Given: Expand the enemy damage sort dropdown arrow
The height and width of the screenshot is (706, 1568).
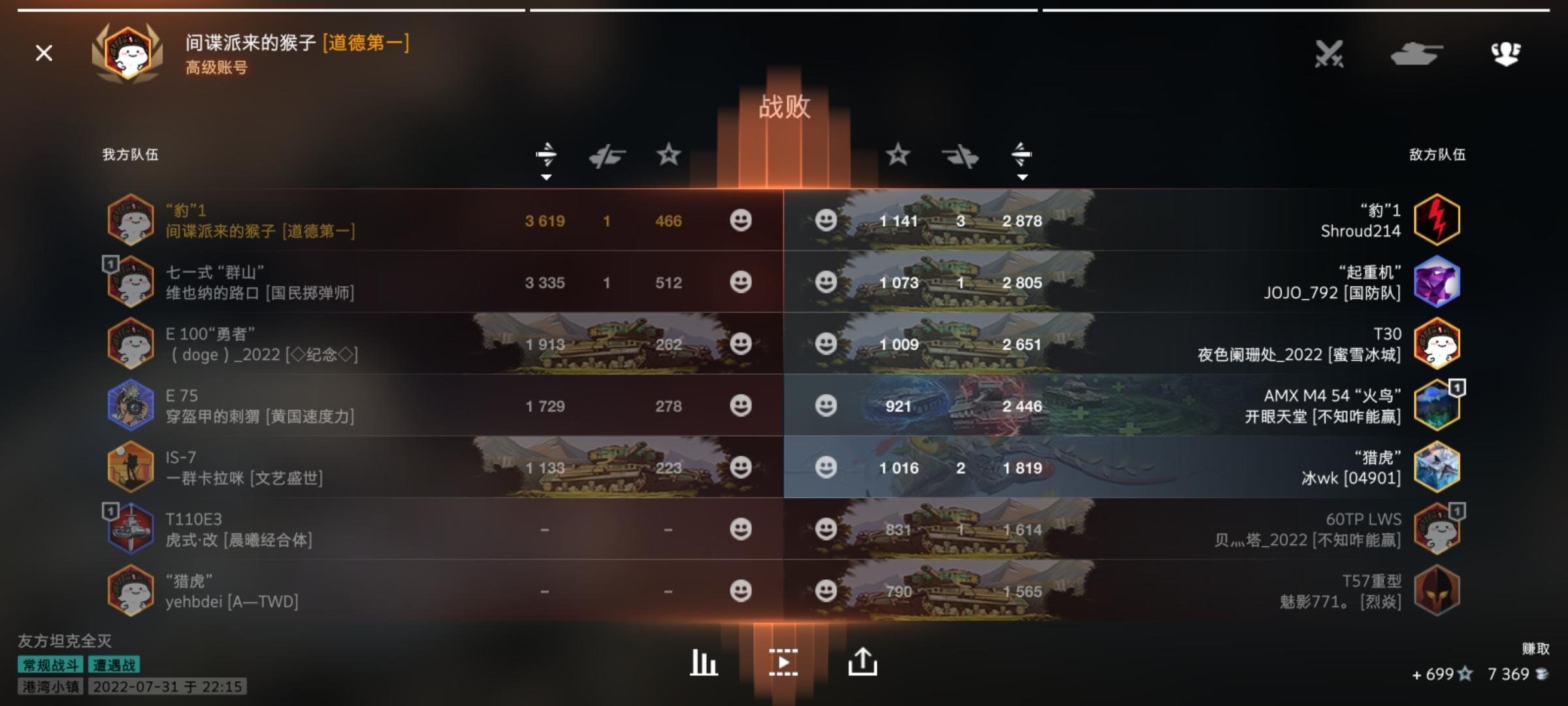Looking at the screenshot, I should [1022, 176].
